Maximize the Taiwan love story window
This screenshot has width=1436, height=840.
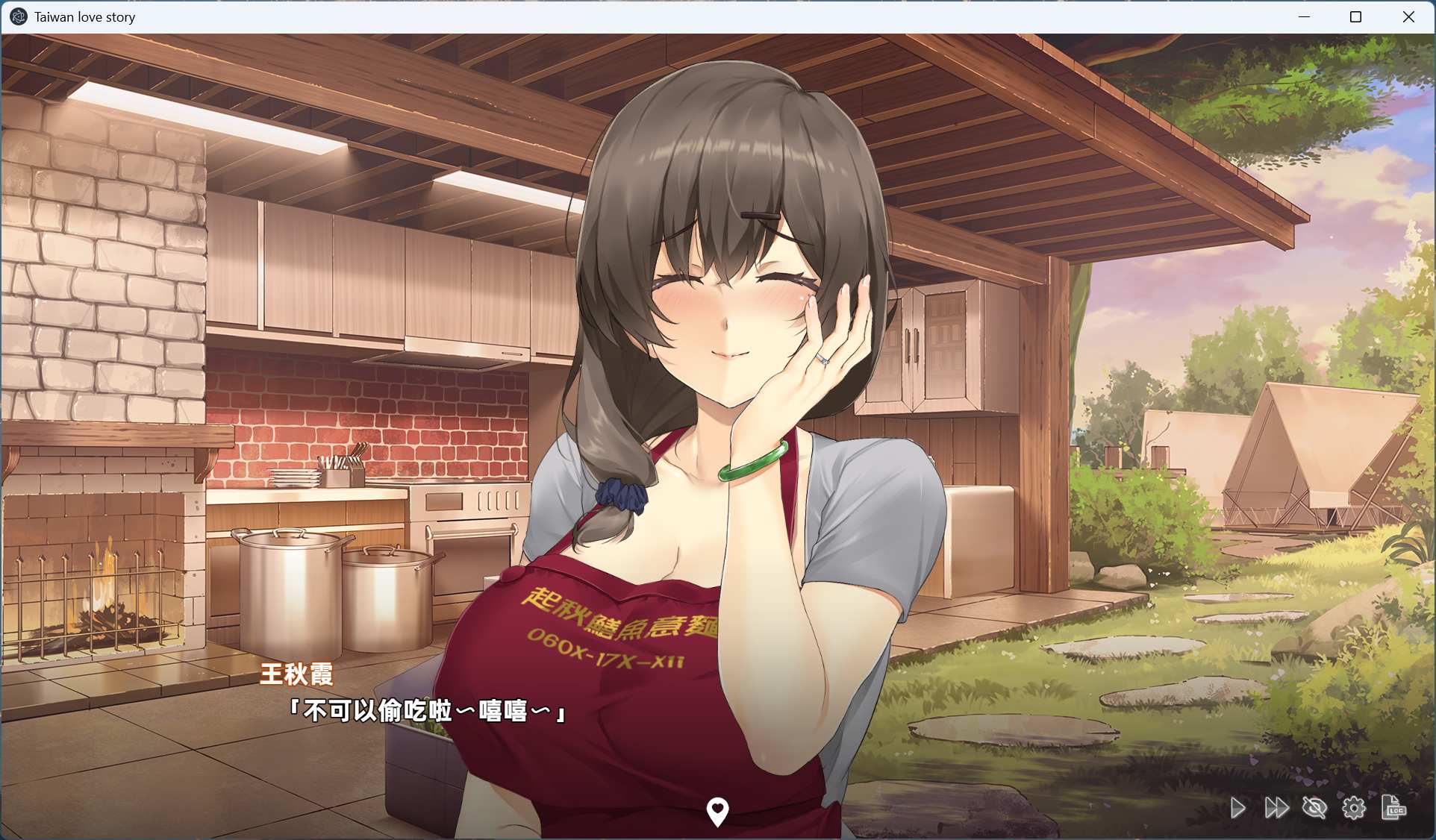point(1356,16)
